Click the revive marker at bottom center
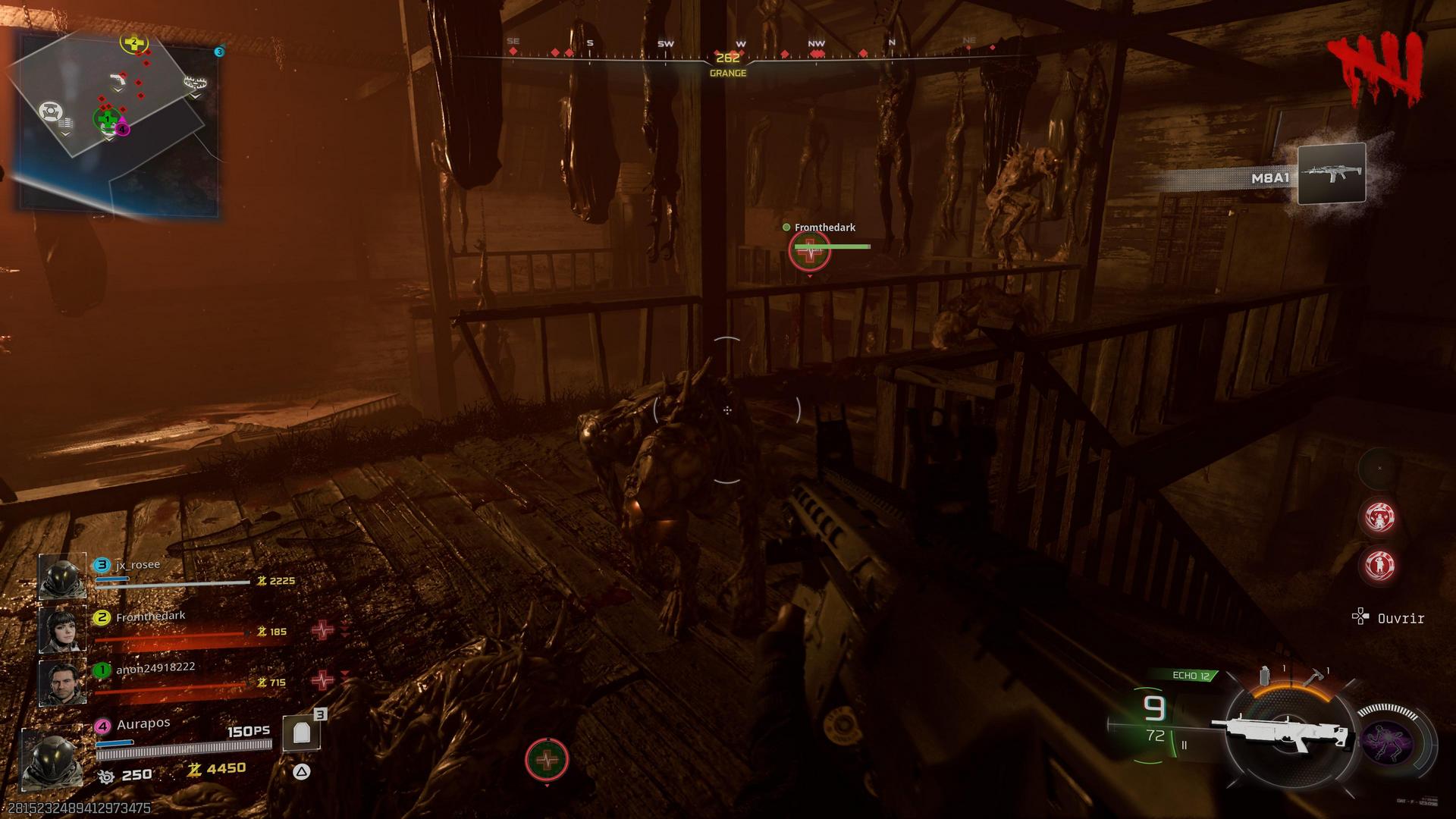This screenshot has width=1456, height=819. (x=546, y=759)
